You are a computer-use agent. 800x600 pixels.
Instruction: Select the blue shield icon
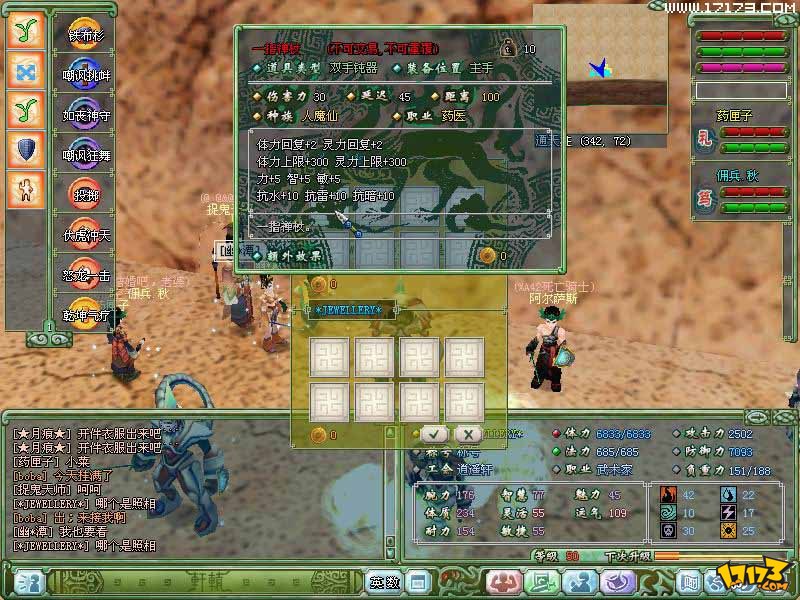(26, 148)
